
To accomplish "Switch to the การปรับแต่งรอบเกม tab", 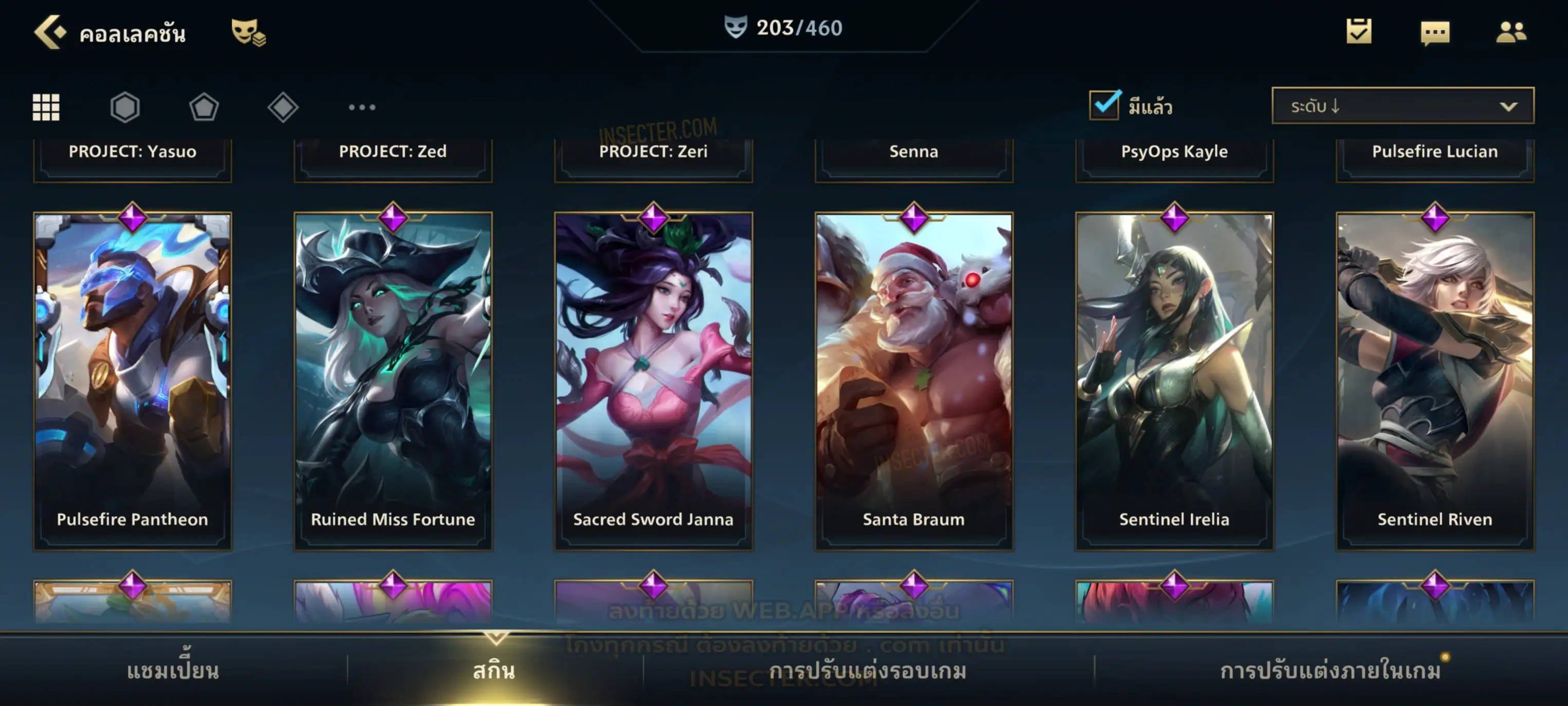I will (x=868, y=671).
